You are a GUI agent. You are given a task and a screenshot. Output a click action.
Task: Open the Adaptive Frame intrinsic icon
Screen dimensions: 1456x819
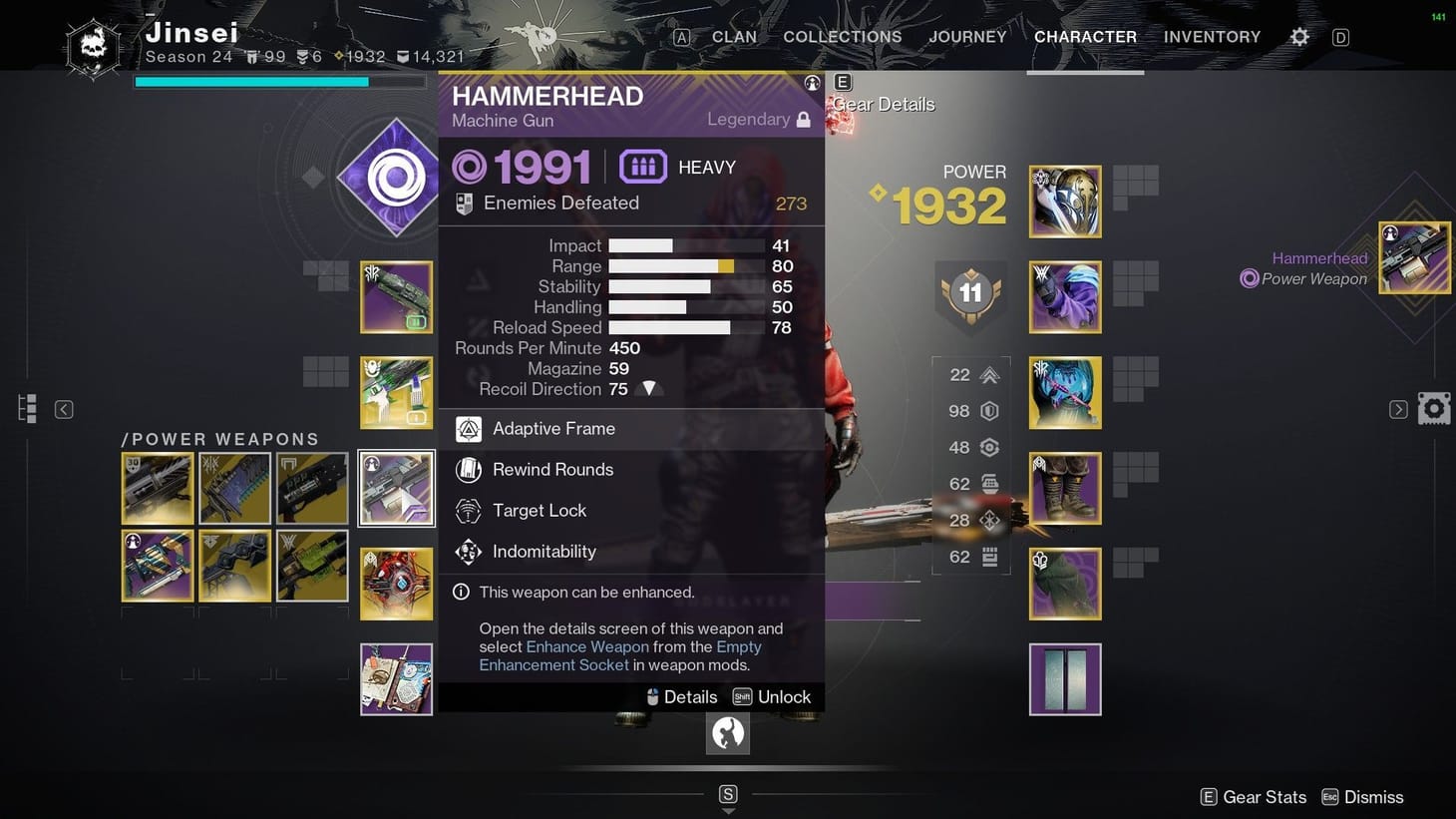tap(468, 428)
